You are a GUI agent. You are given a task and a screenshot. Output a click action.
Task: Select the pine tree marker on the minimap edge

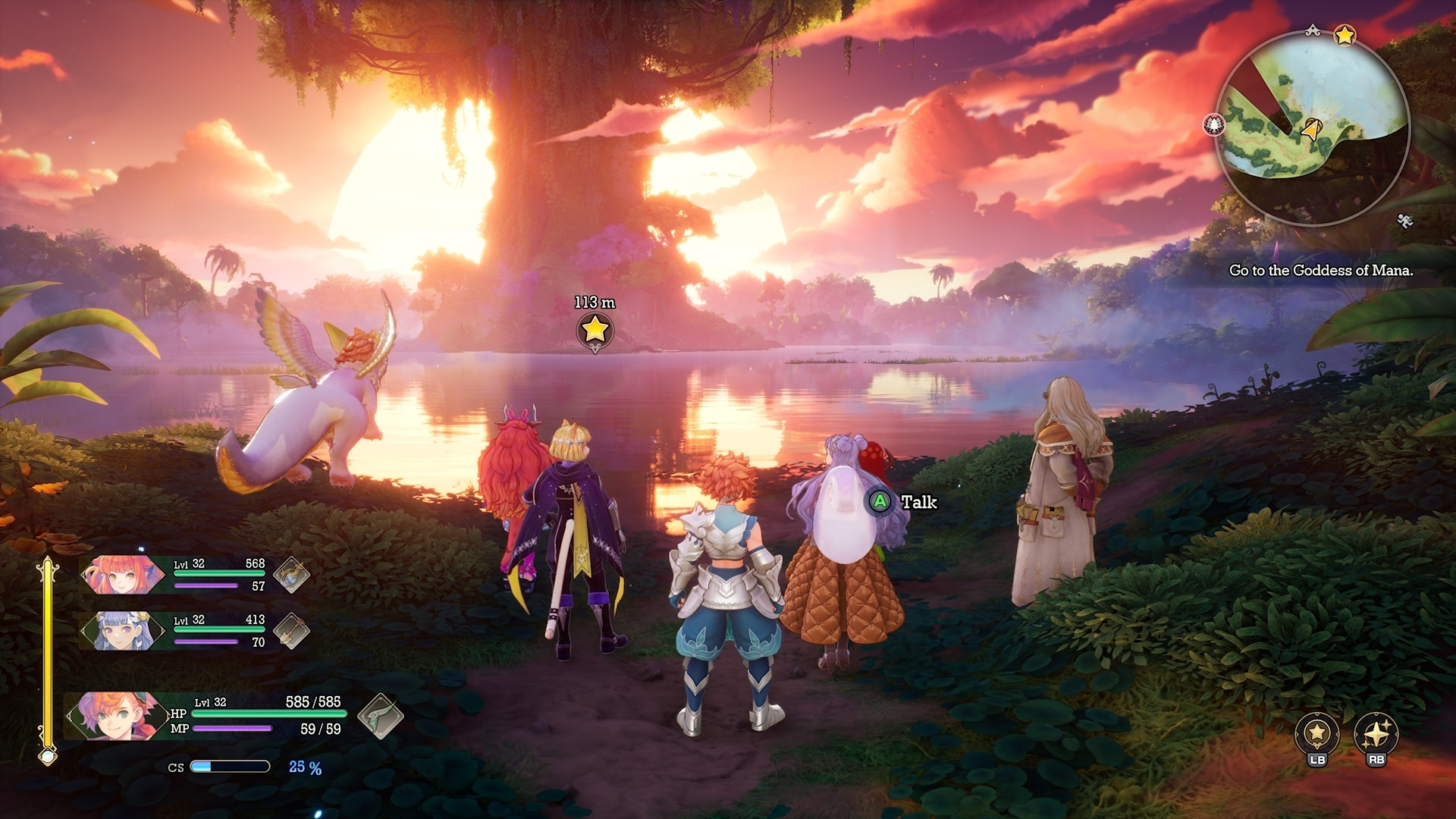point(1214,125)
